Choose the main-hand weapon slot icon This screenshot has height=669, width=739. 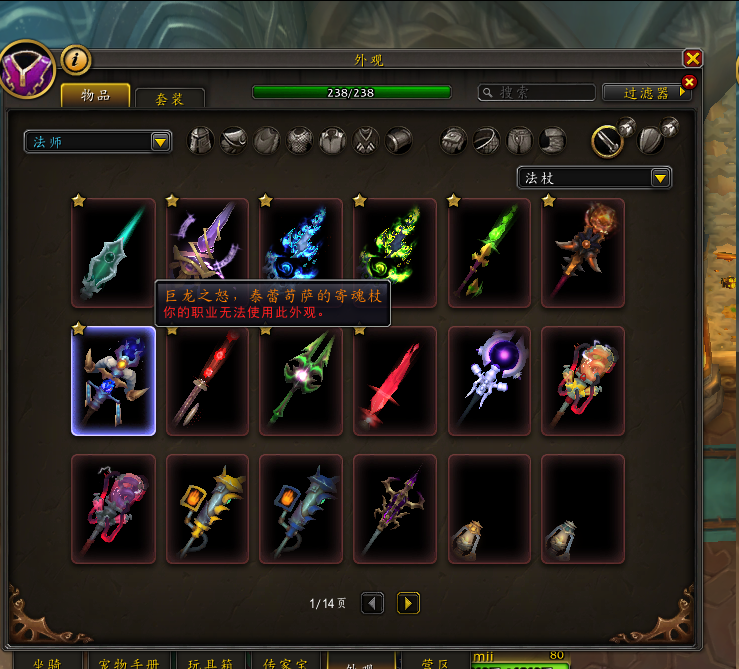(607, 141)
